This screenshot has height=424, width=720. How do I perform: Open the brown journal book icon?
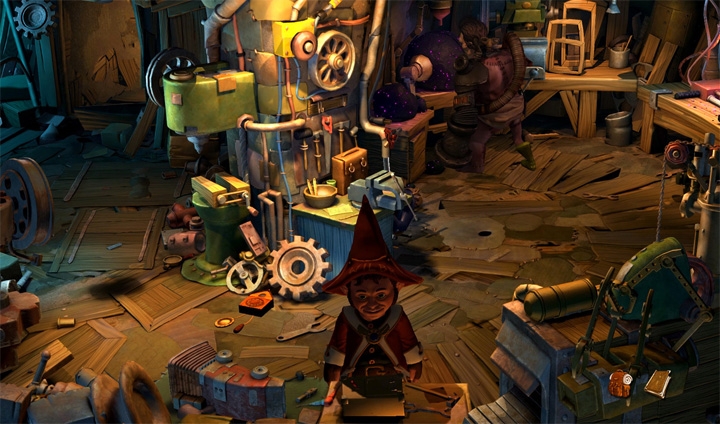pos(657,383)
